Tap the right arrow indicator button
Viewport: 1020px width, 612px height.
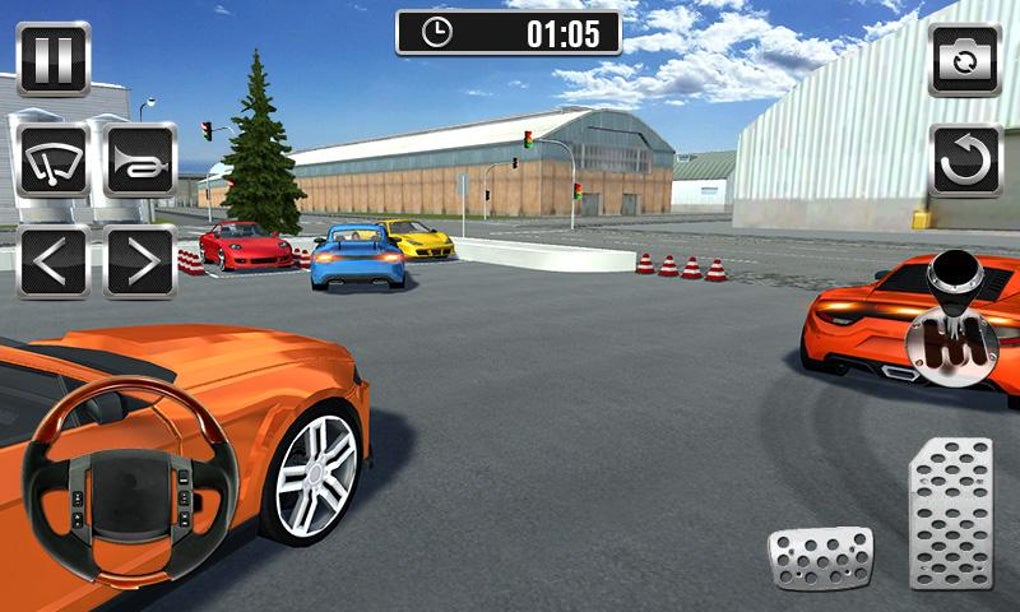click(x=140, y=262)
